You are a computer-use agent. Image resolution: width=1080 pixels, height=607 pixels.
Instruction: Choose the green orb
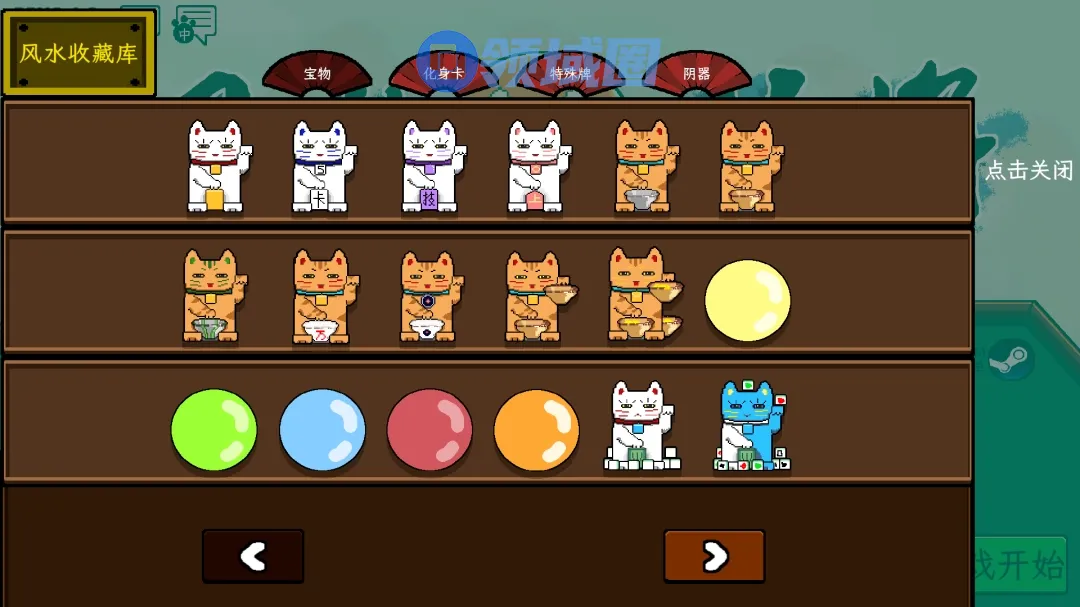pos(214,430)
